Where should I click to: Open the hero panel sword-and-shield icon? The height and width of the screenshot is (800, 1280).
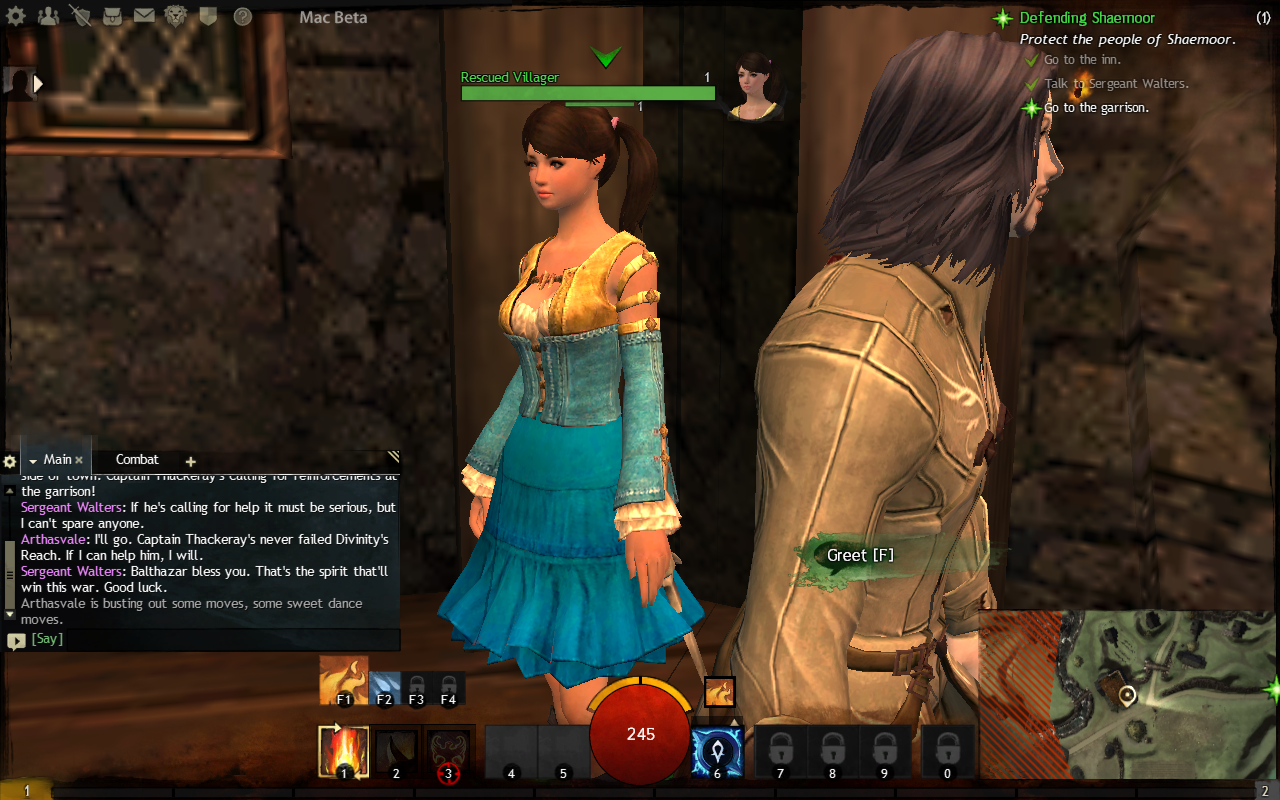tap(81, 16)
